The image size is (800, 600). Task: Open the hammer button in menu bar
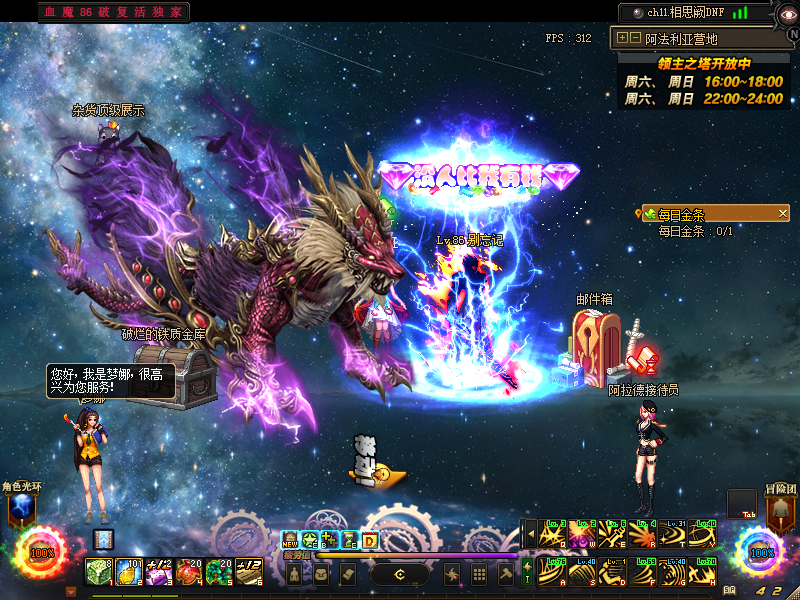[506, 574]
